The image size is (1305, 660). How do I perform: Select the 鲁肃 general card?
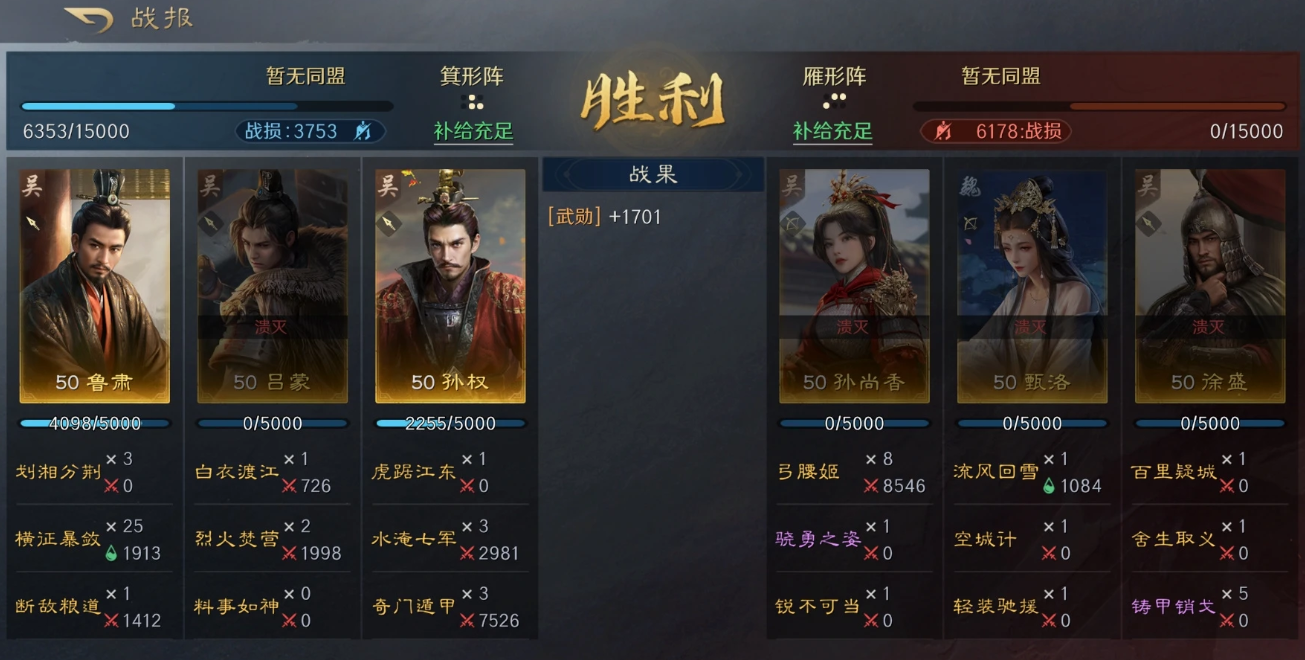(x=95, y=286)
